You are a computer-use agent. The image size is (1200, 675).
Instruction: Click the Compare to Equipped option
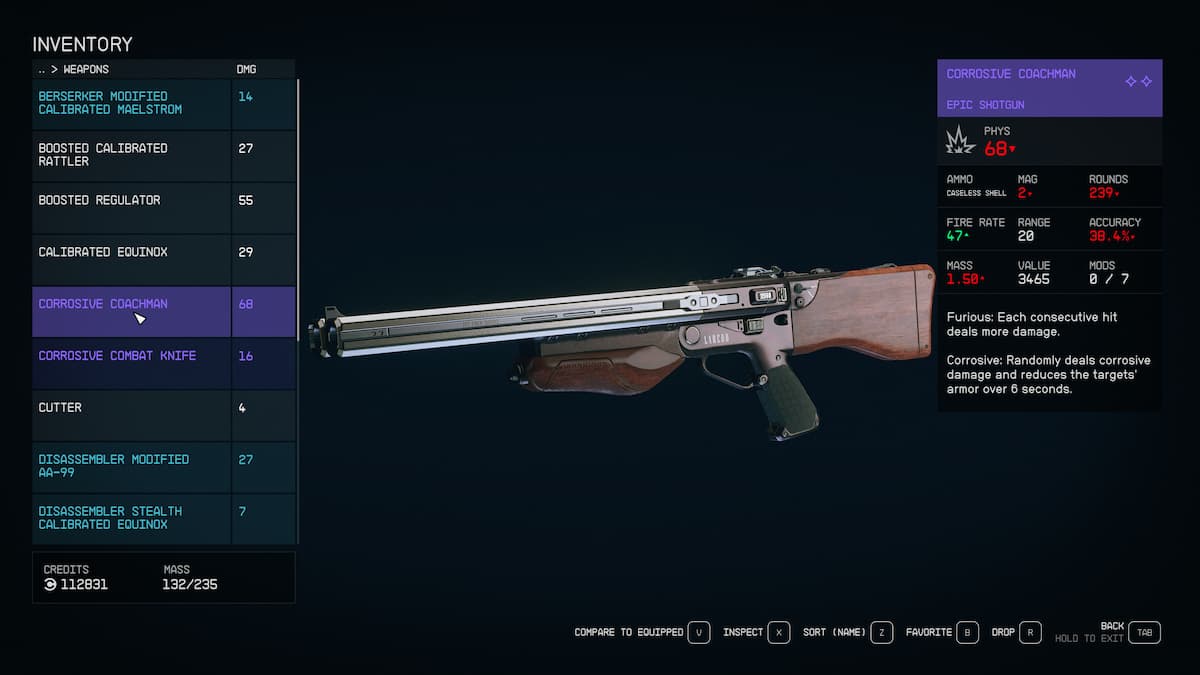(x=641, y=632)
